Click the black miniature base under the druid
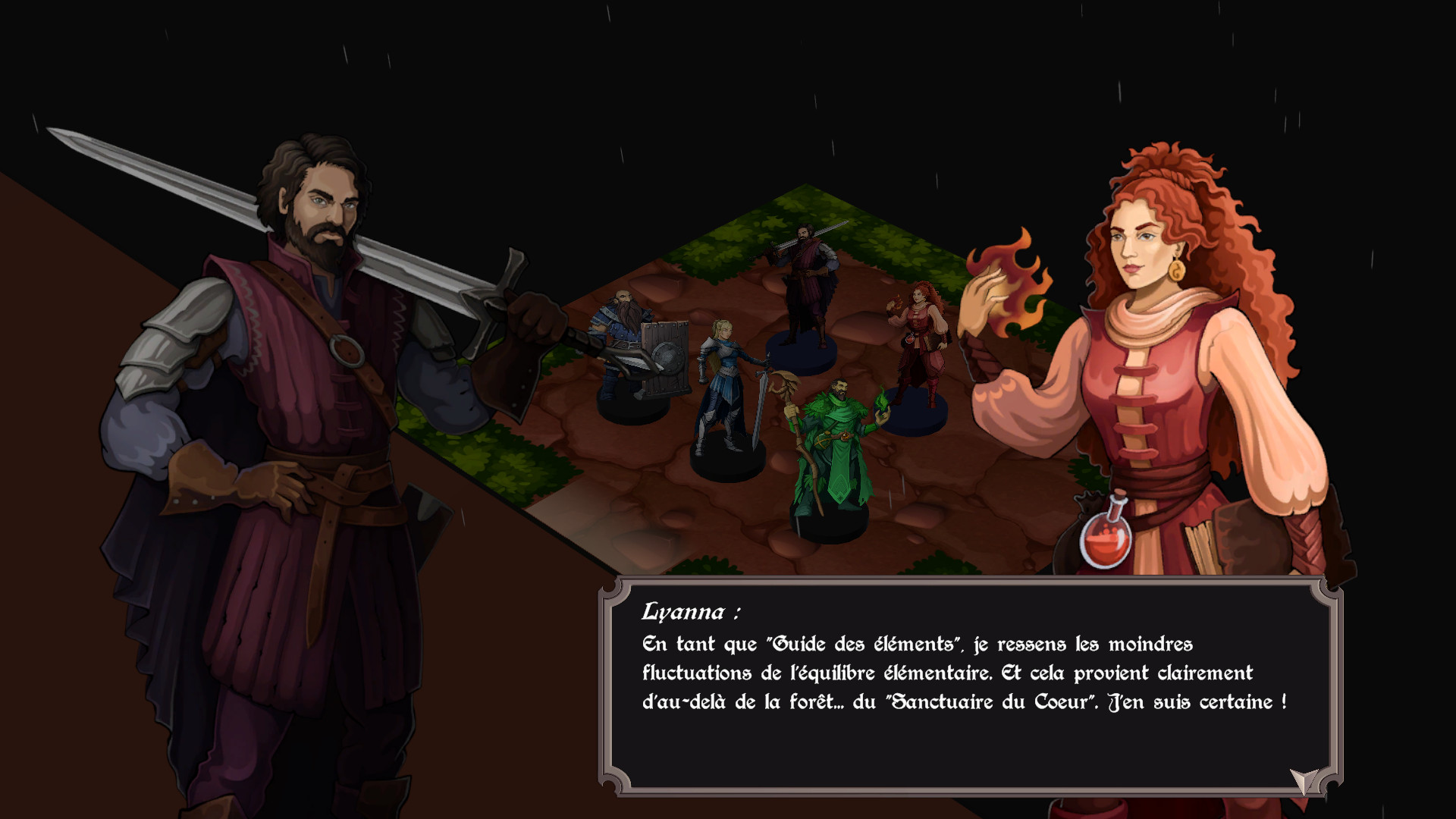 pos(830,523)
